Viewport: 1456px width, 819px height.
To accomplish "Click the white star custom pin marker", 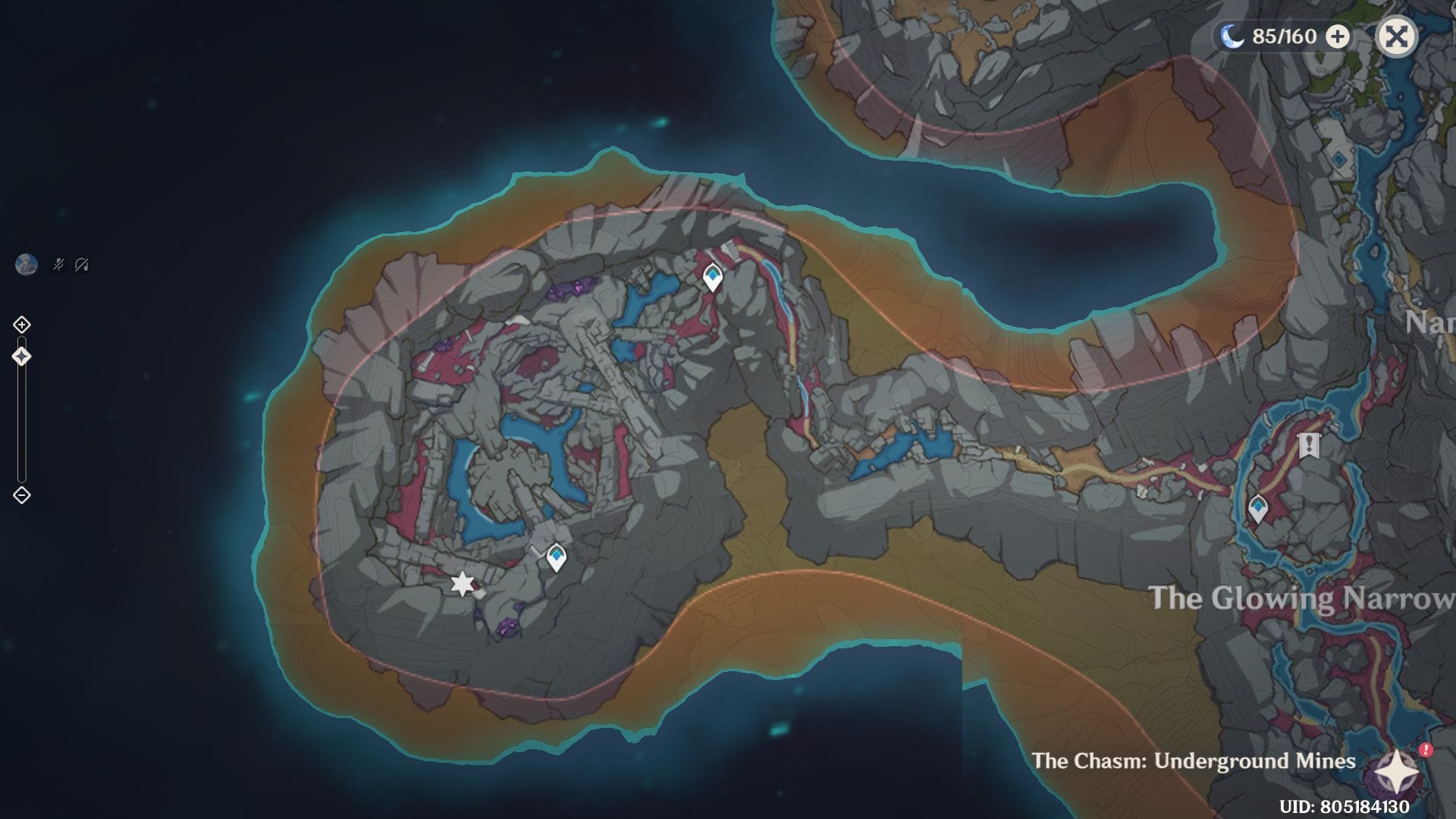I will click(463, 584).
